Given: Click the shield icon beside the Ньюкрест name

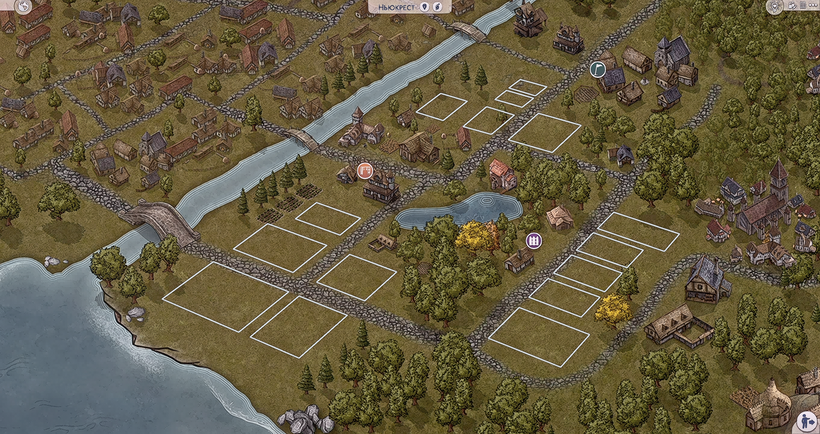Looking at the screenshot, I should pos(425,7).
